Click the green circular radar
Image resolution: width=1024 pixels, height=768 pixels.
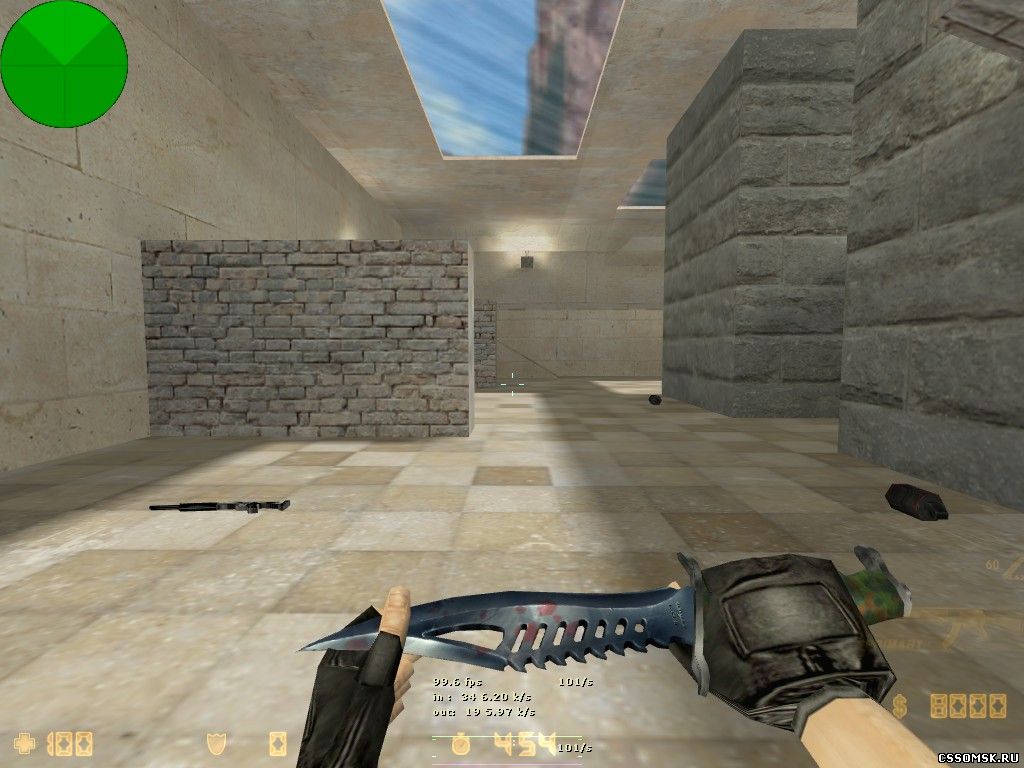[64, 64]
